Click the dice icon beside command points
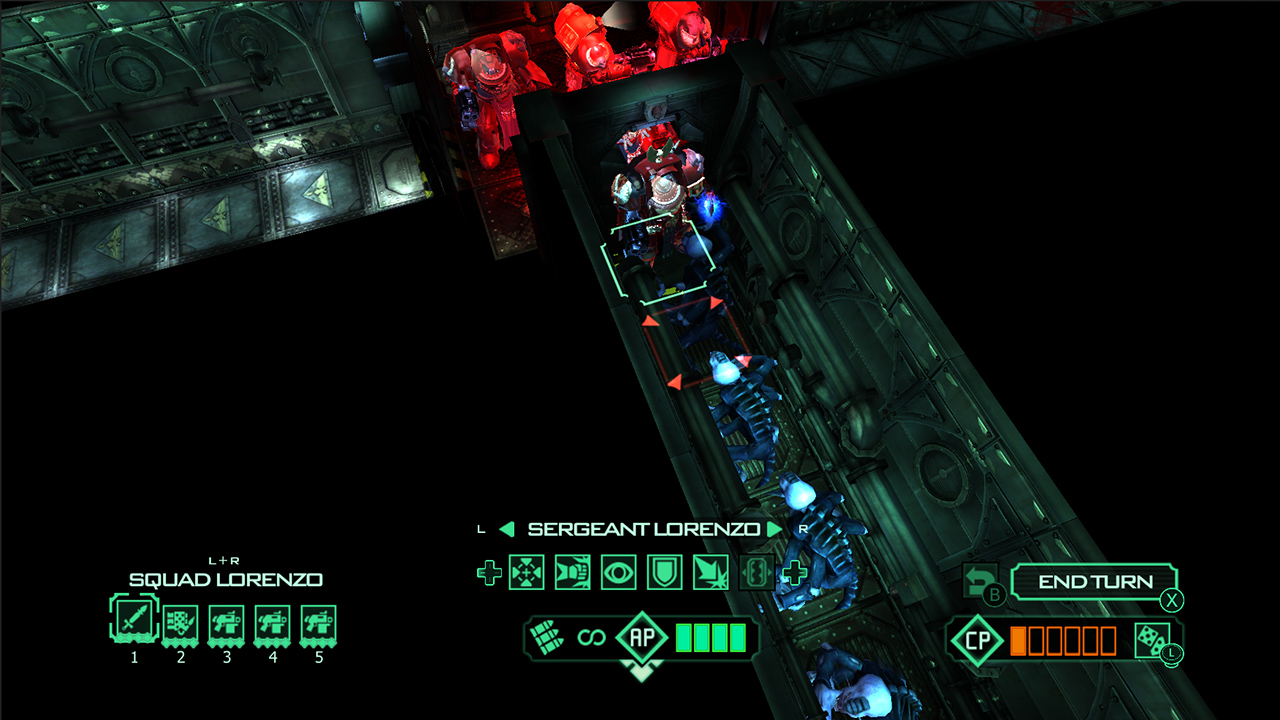Viewport: 1280px width, 720px height. [1152, 640]
